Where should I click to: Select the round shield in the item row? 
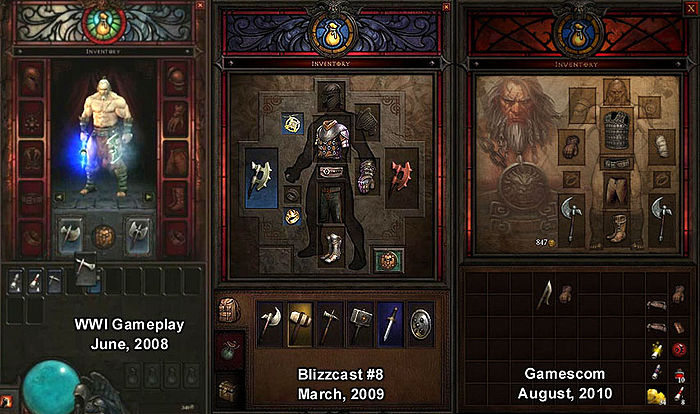tap(421, 324)
